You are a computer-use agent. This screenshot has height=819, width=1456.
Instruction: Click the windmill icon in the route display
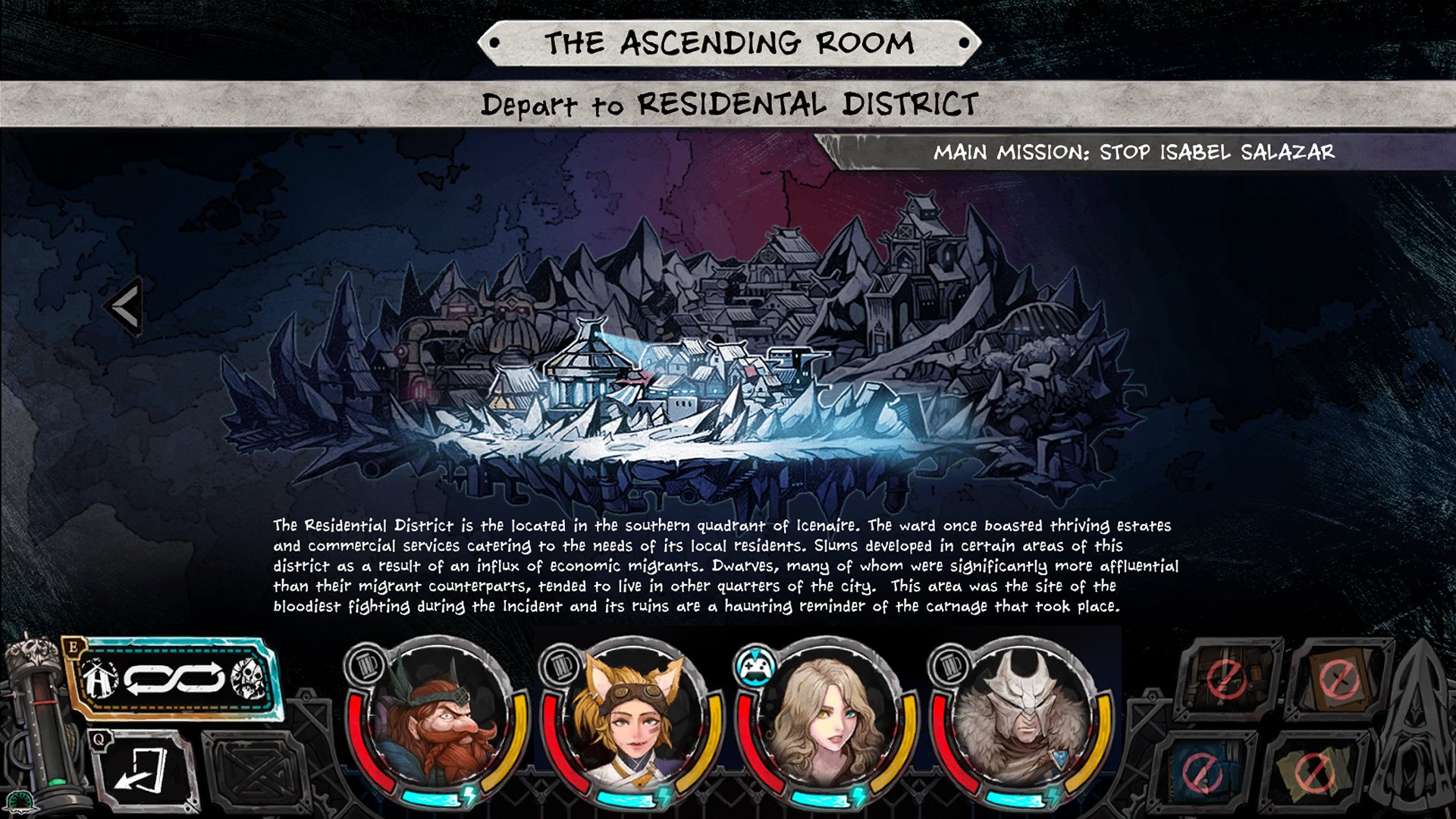[x=98, y=679]
